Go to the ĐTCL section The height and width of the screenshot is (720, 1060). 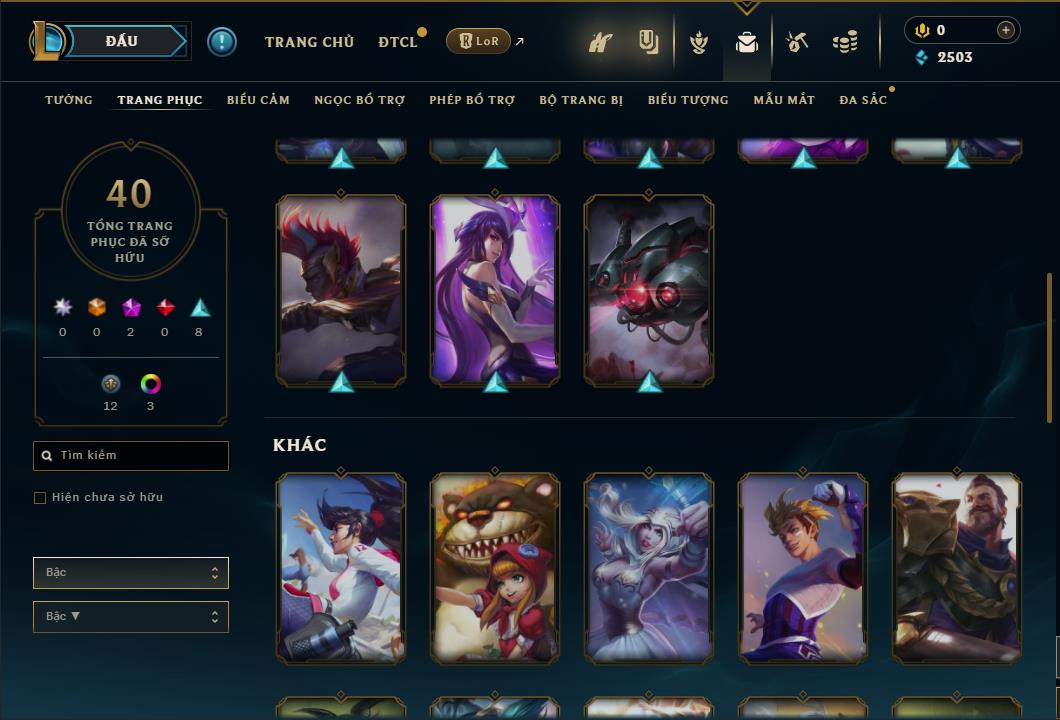pyautogui.click(x=397, y=42)
